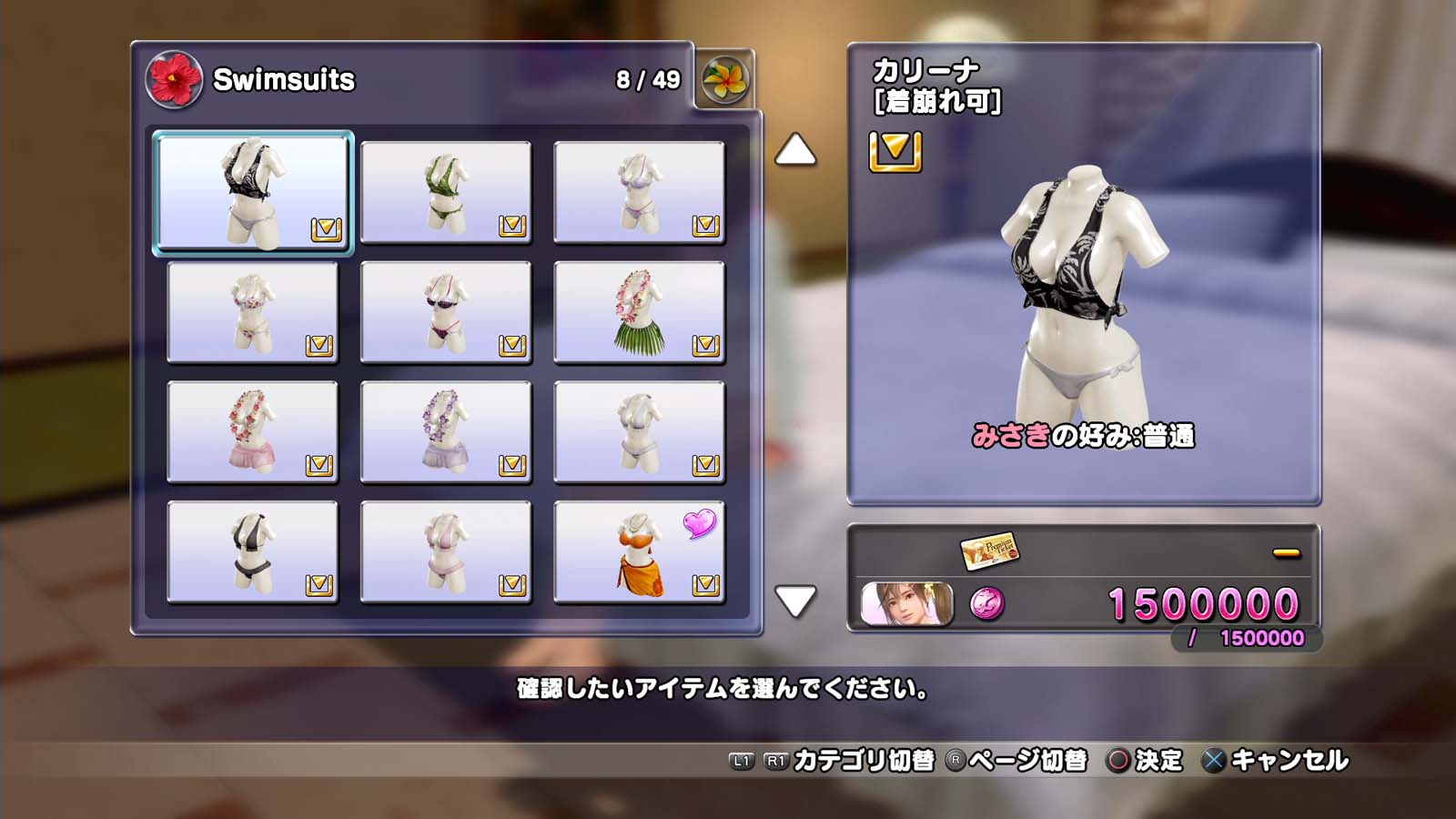
Task: Select the pink lei and skirt outfit
Action: [x=253, y=431]
